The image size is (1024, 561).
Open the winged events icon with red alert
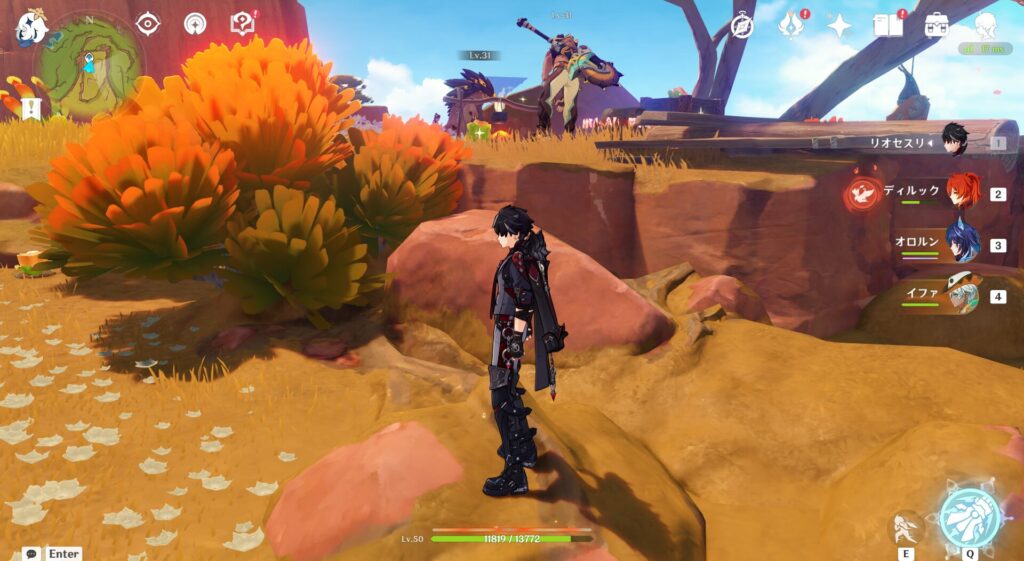point(792,24)
